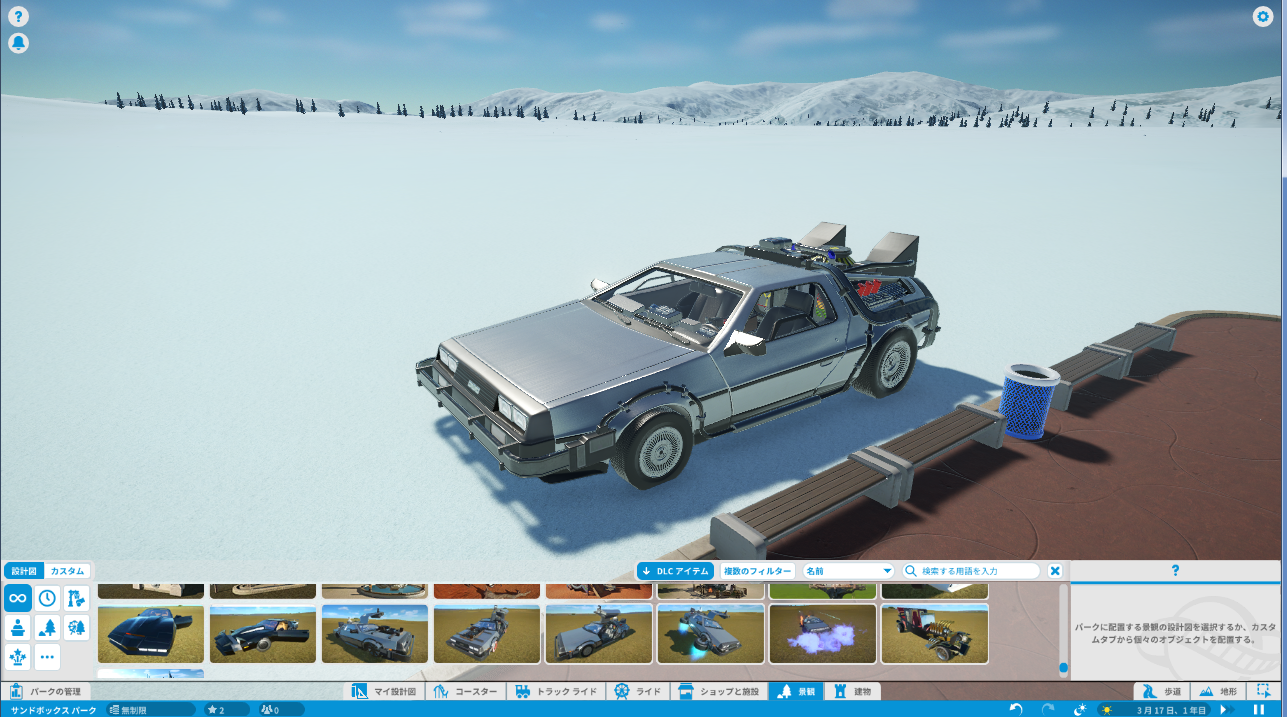Toggle the DLC アイテム filter button
Screen dimensions: 1287x717
pos(676,571)
